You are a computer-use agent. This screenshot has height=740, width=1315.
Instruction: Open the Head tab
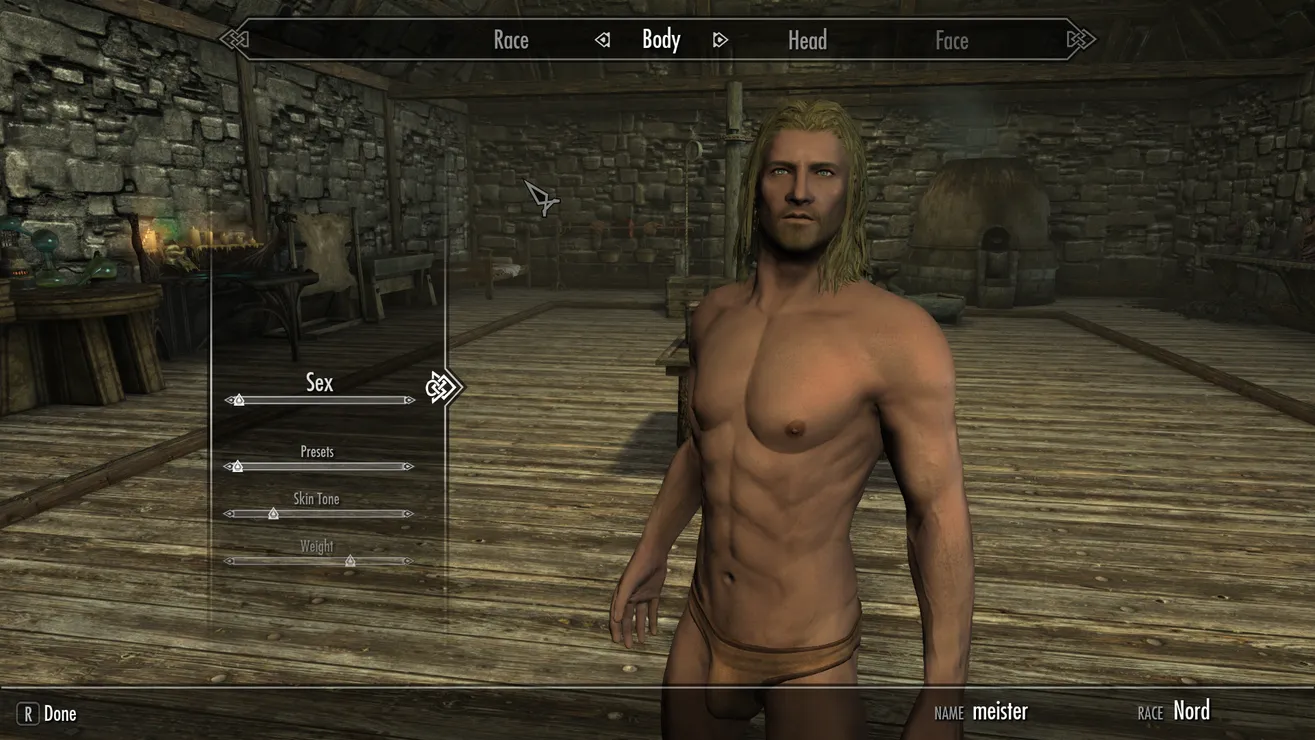coord(807,41)
